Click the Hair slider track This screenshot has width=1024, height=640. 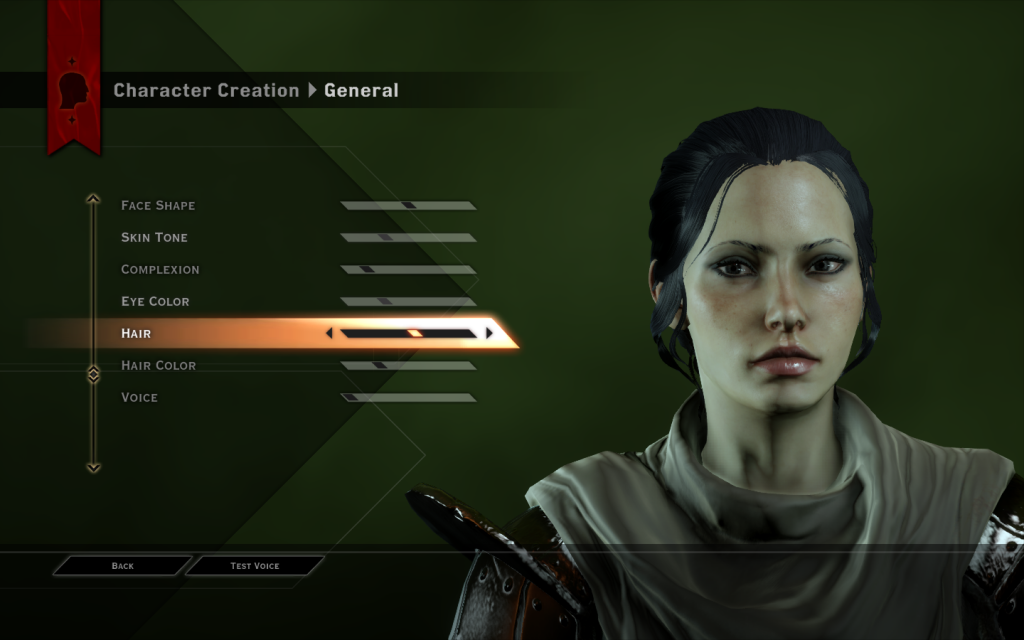pyautogui.click(x=408, y=333)
